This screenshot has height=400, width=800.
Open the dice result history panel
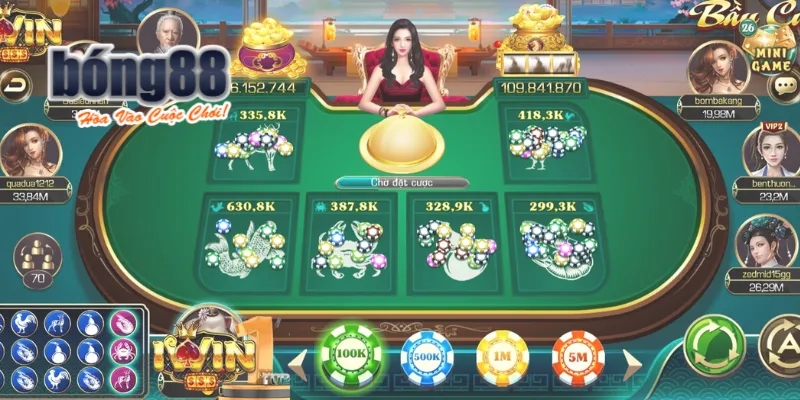(72, 349)
